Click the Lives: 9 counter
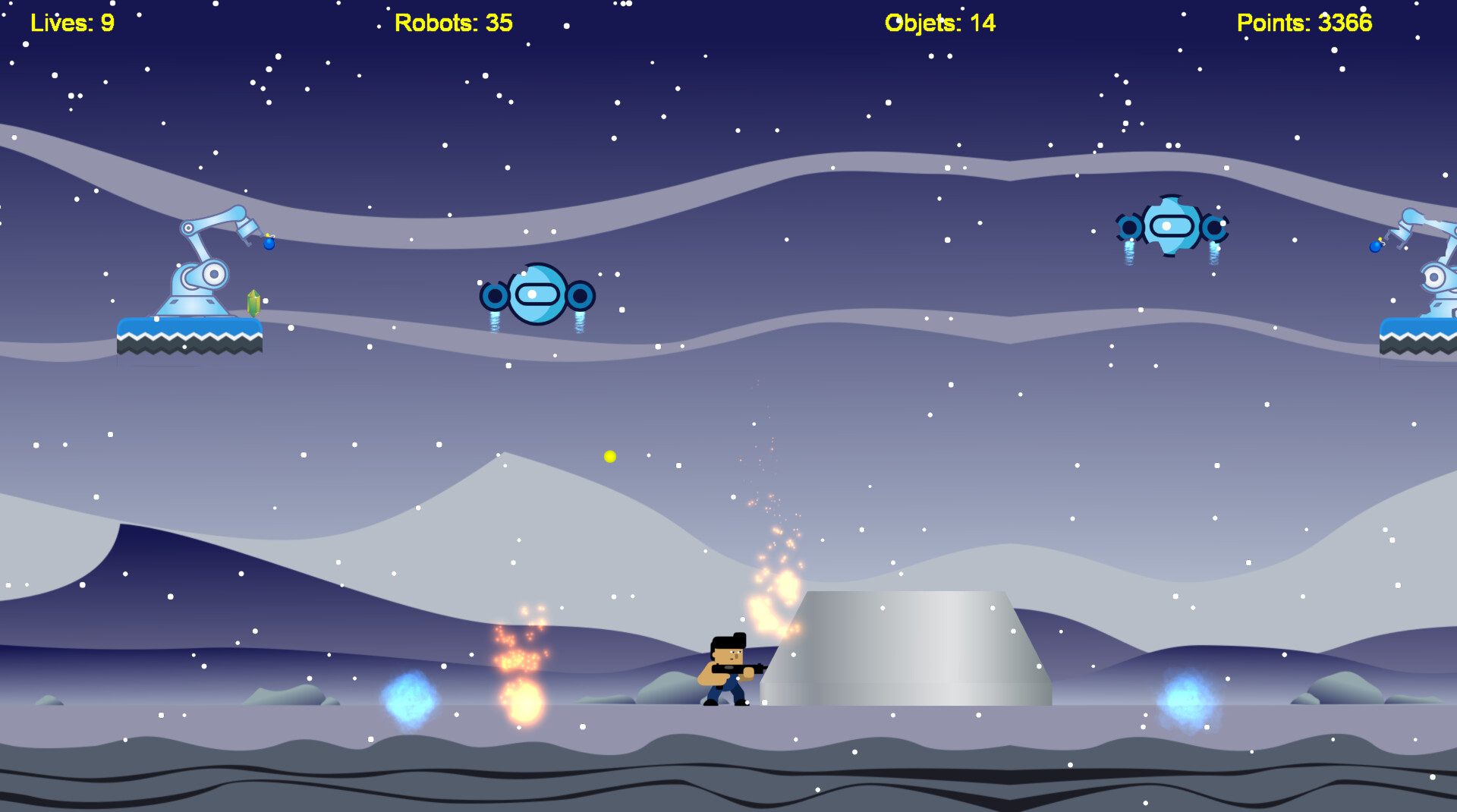This screenshot has width=1457, height=812. pos(72,23)
